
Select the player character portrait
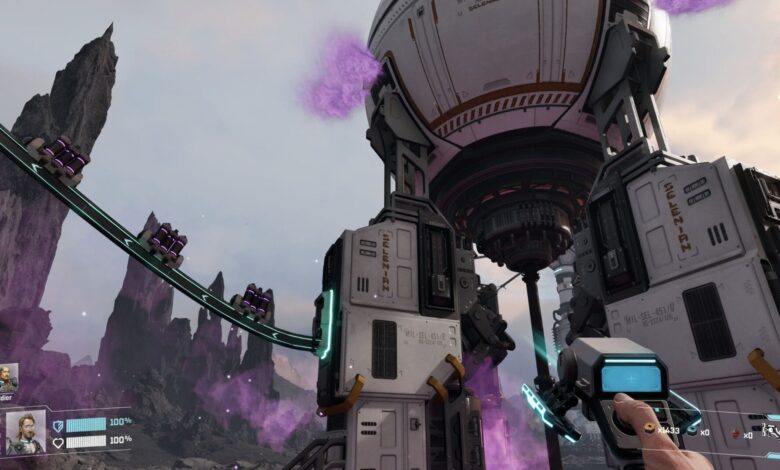point(25,431)
